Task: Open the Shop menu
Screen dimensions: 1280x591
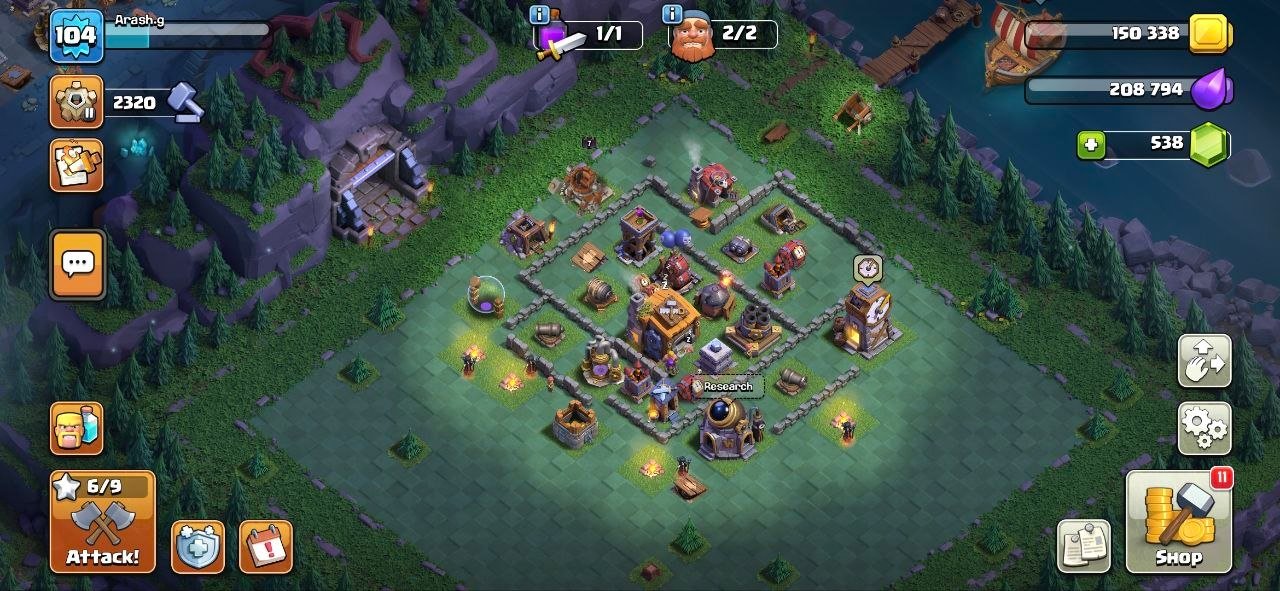Action: (x=1178, y=522)
